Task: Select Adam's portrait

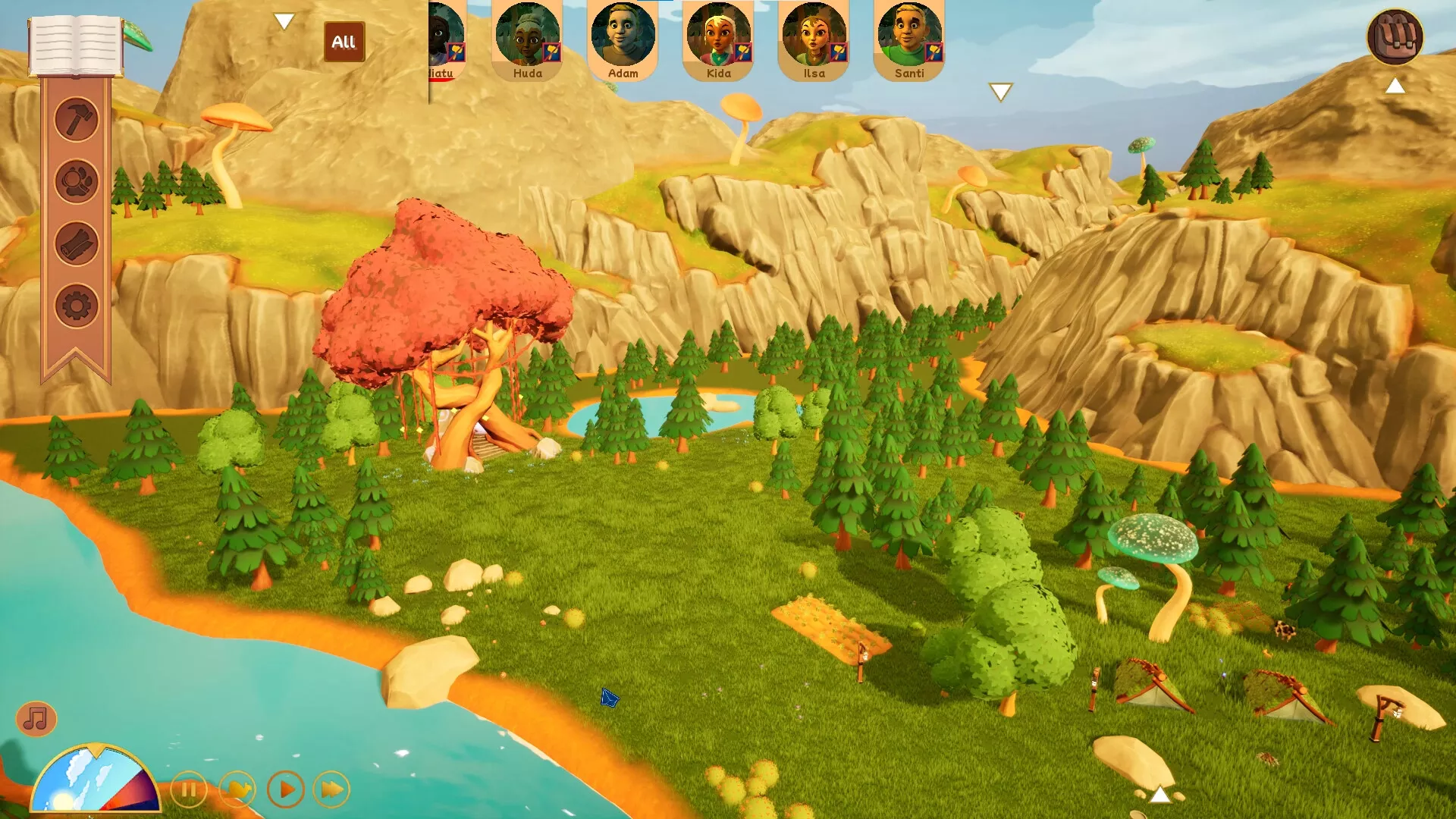Action: point(623,39)
